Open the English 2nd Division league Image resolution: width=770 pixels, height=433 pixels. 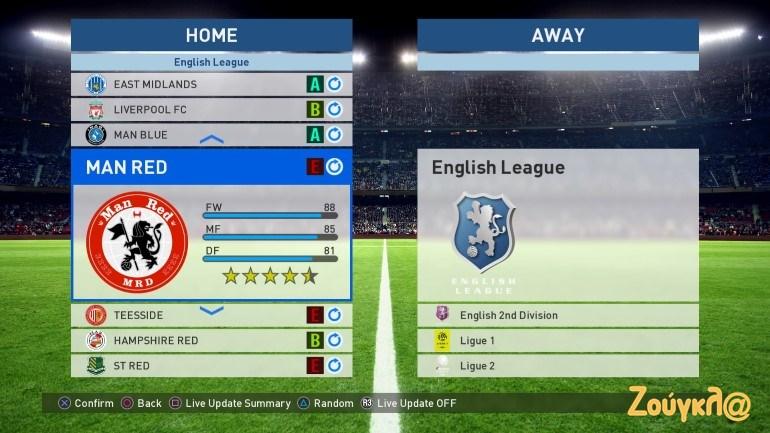point(556,316)
